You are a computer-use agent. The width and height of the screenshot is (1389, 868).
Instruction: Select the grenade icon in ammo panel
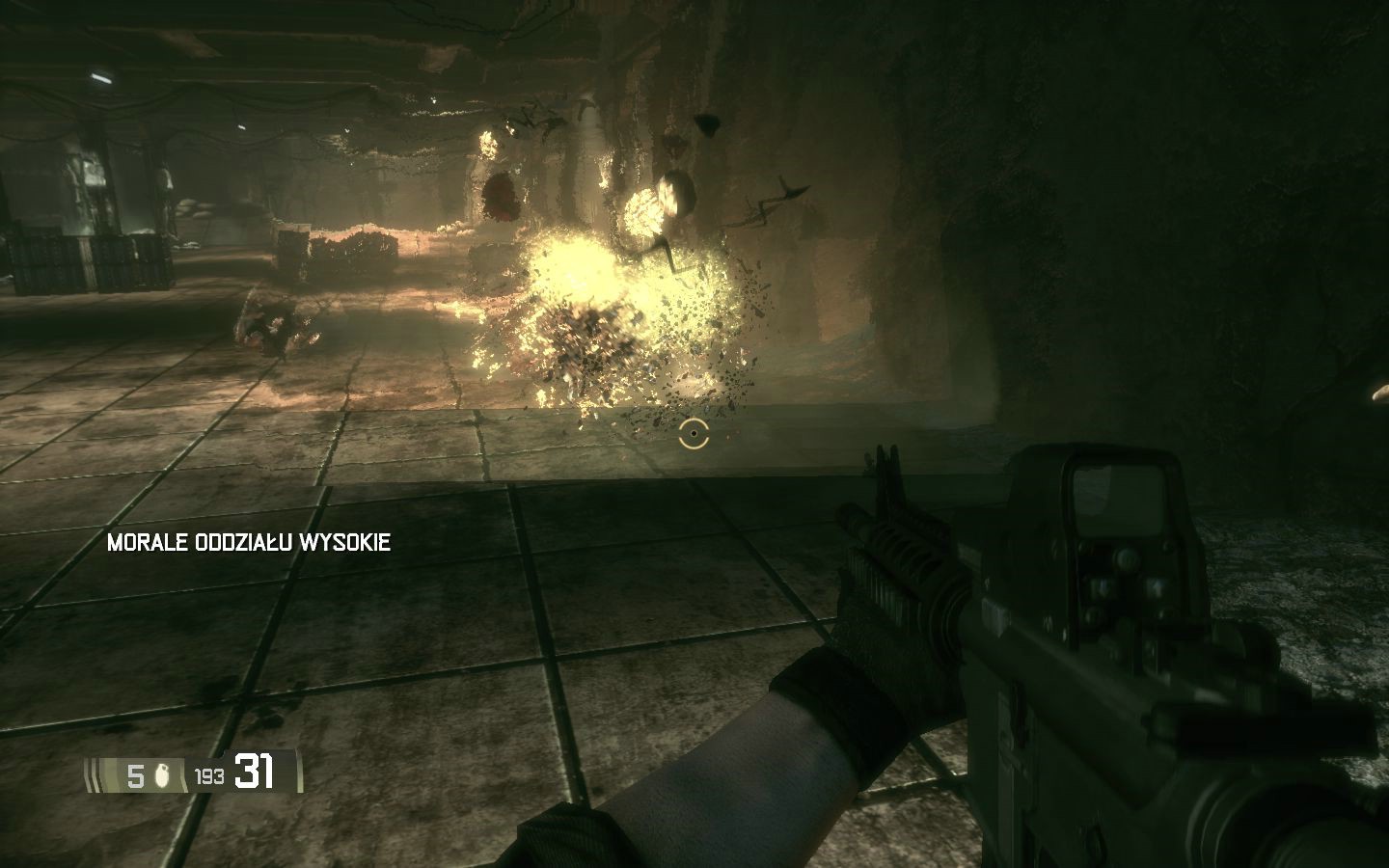(162, 775)
